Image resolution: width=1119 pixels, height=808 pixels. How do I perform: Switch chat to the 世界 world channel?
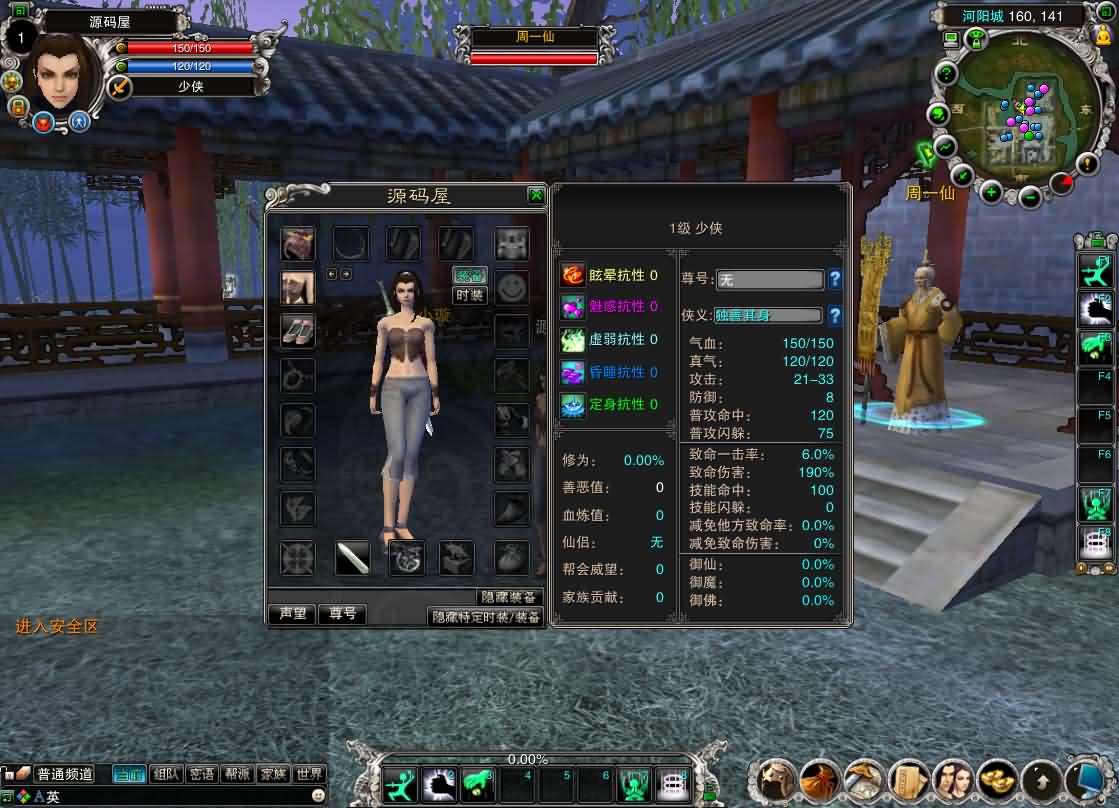point(309,774)
